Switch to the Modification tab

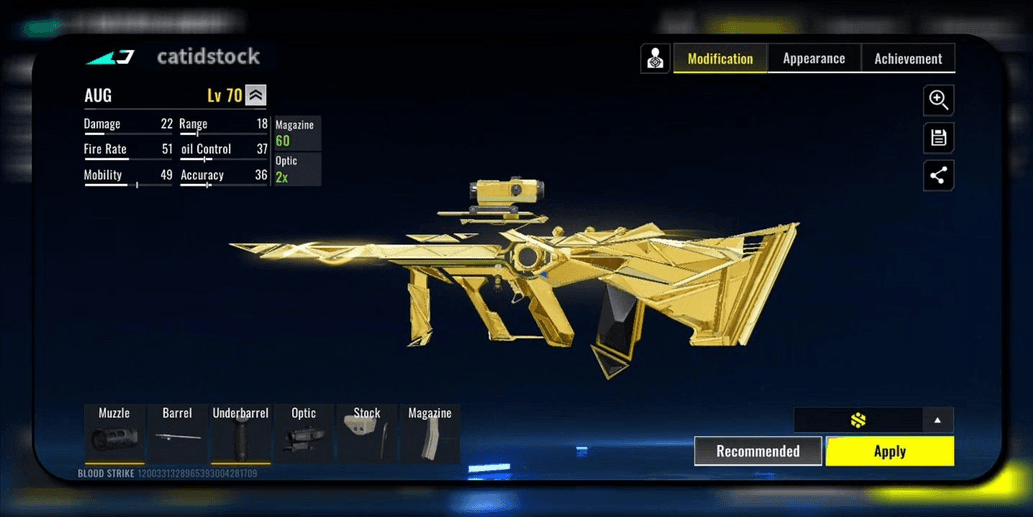[720, 59]
